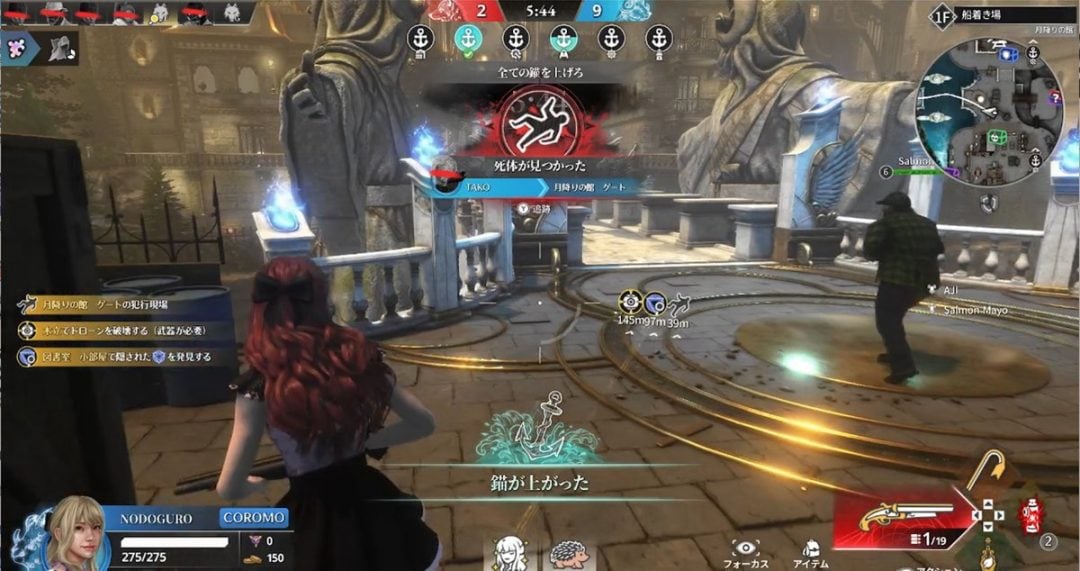This screenshot has width=1080, height=571.
Task: Select the library hidden item objective row
Action: coord(122,357)
